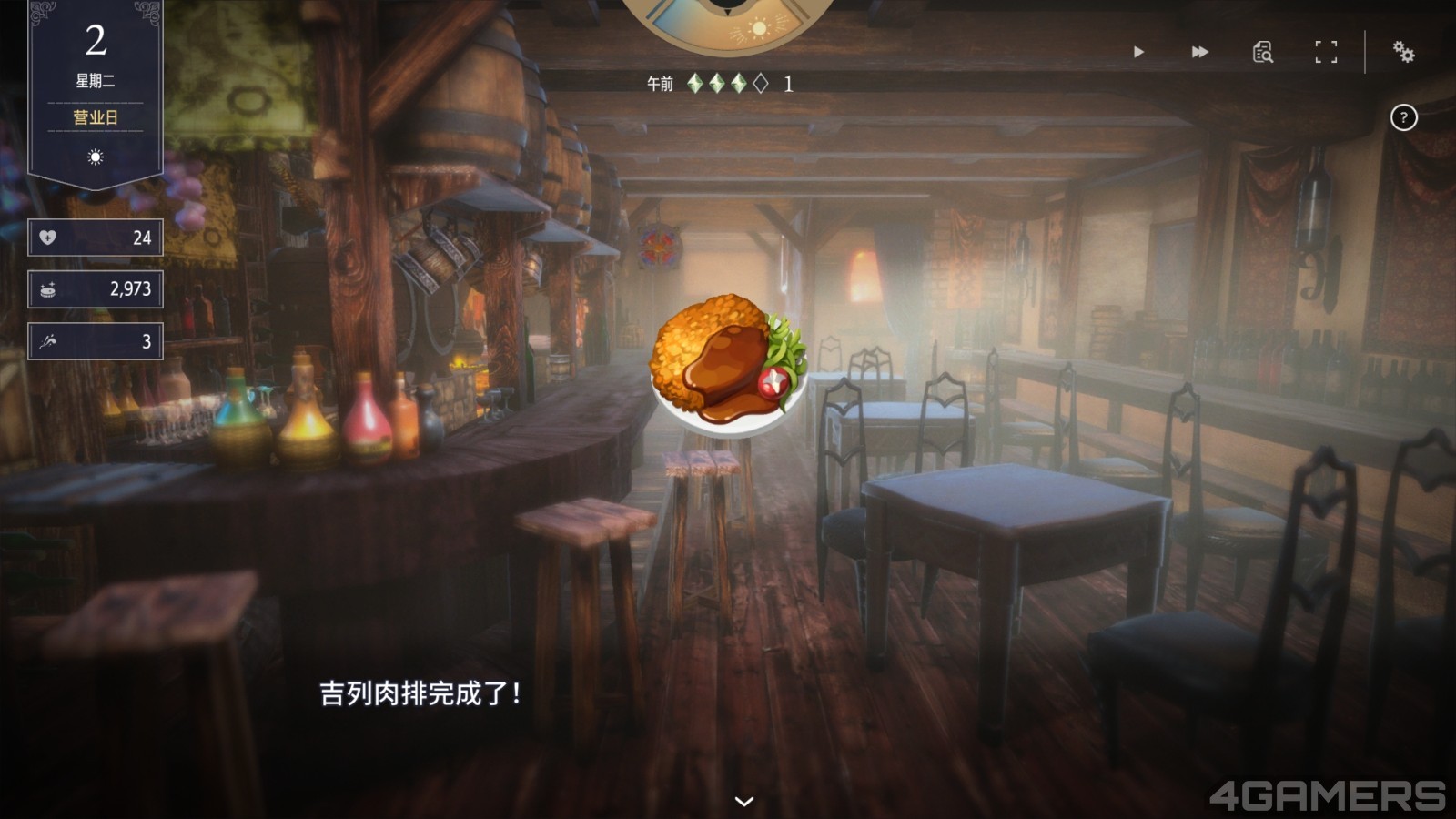Open the settings gears menu
Screen dimensions: 1456x819
coord(1403,52)
